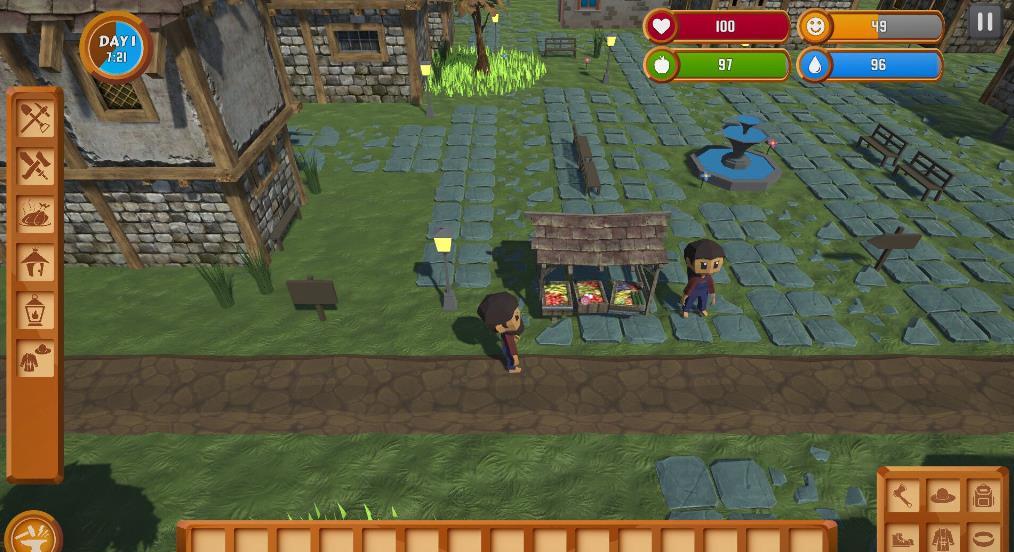
Task: Open the backpack equipment slot
Action: click(x=983, y=495)
